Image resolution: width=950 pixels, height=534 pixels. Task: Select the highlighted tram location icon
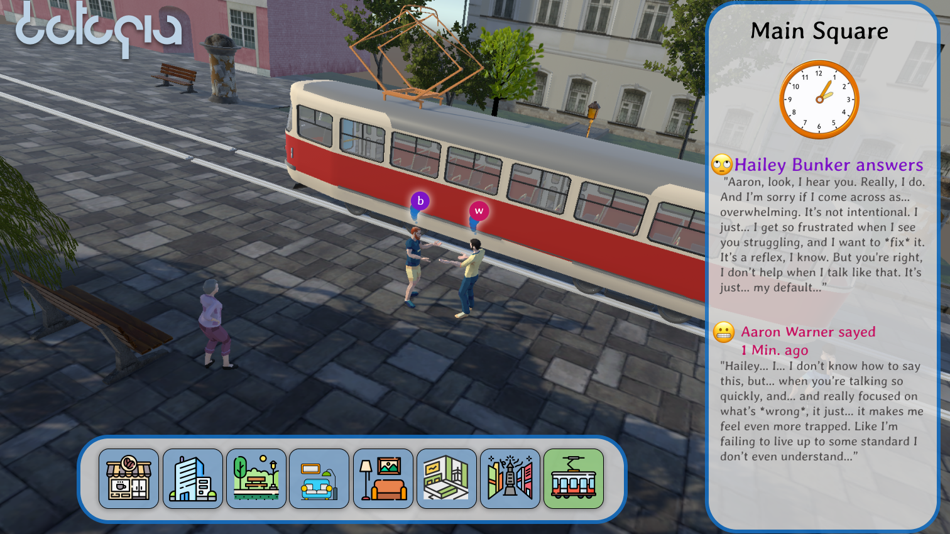(x=574, y=478)
